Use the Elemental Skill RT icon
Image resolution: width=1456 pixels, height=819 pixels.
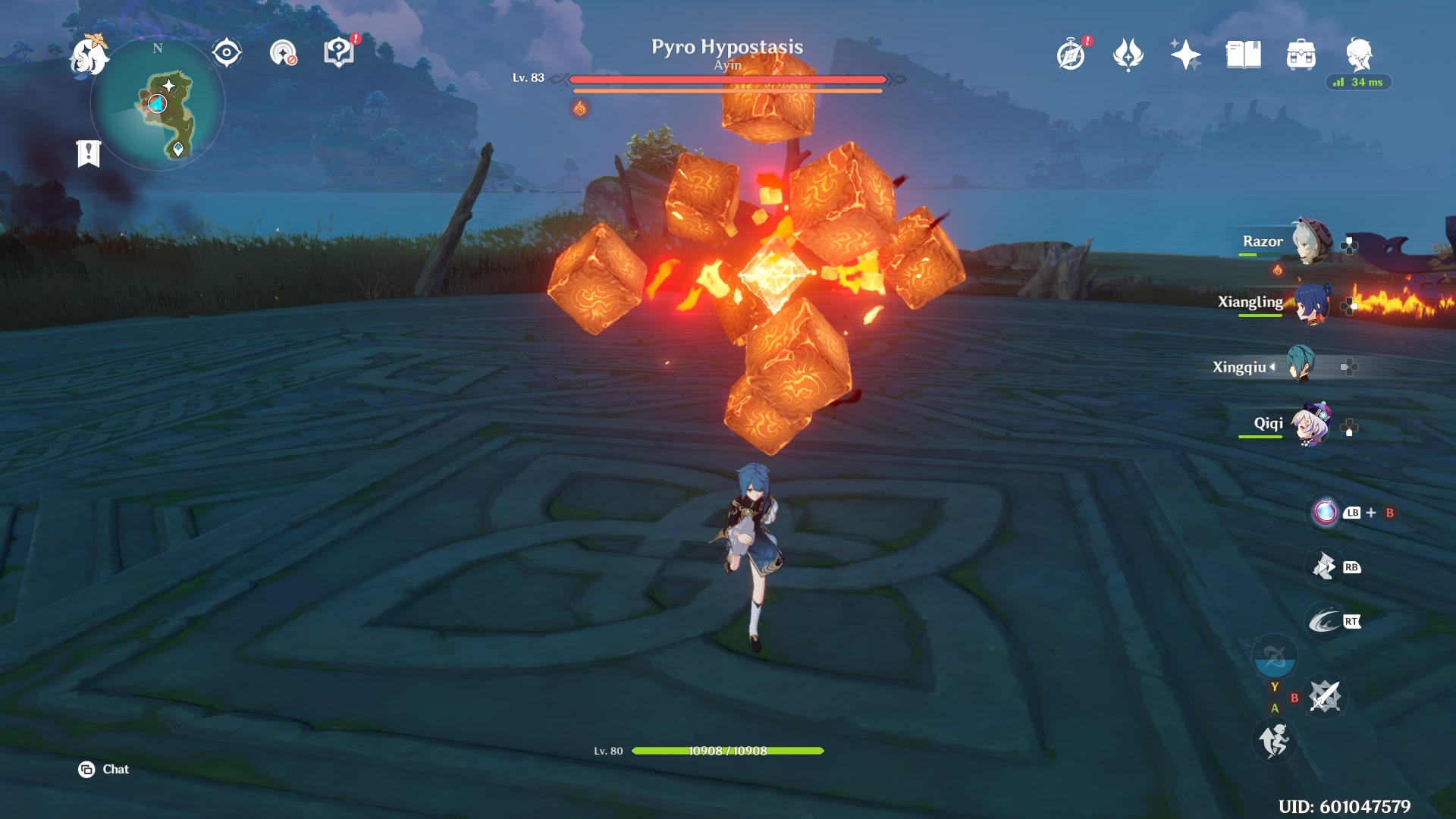coord(1325,620)
